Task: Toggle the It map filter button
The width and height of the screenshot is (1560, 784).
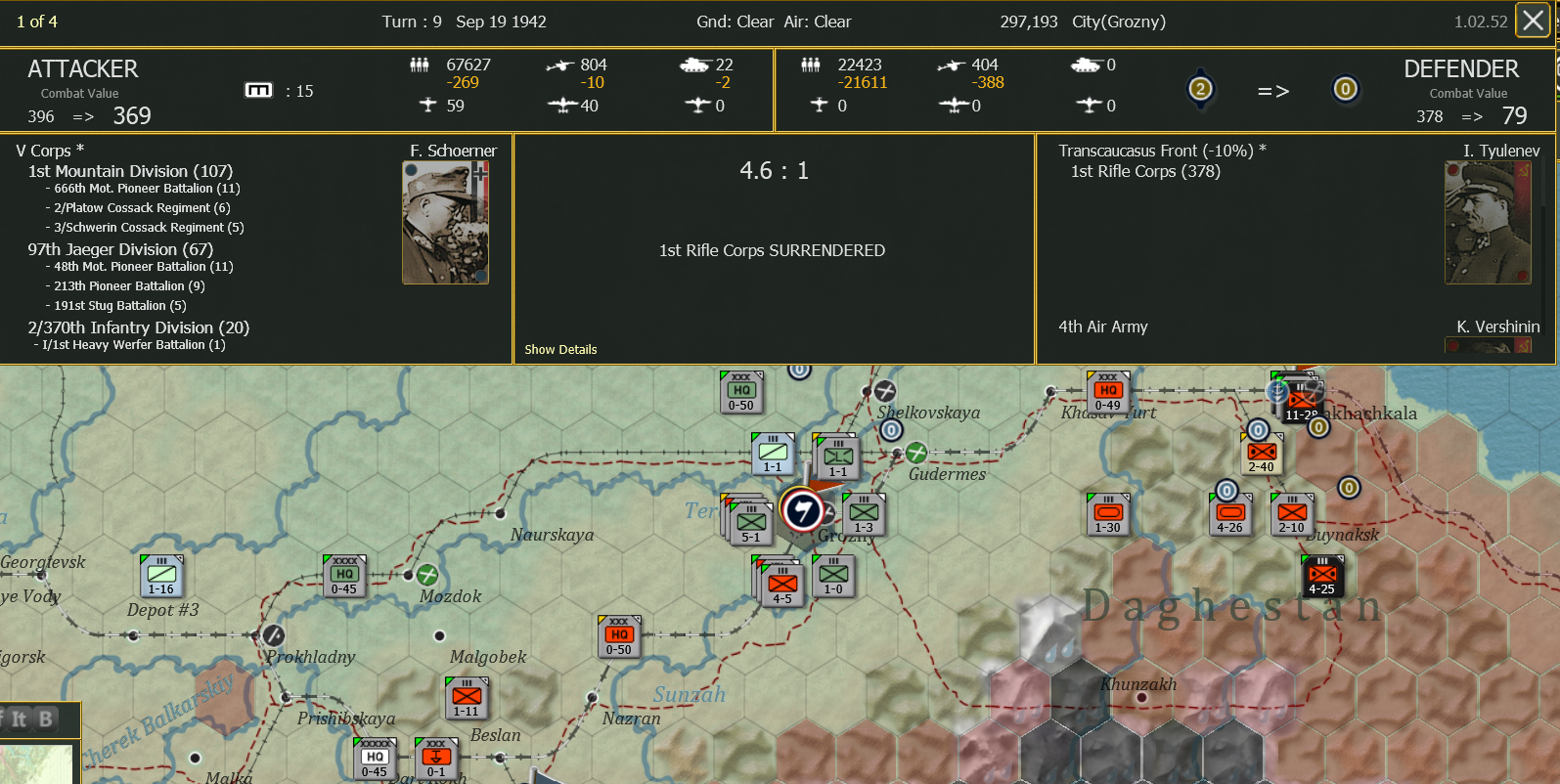Action: tap(18, 718)
